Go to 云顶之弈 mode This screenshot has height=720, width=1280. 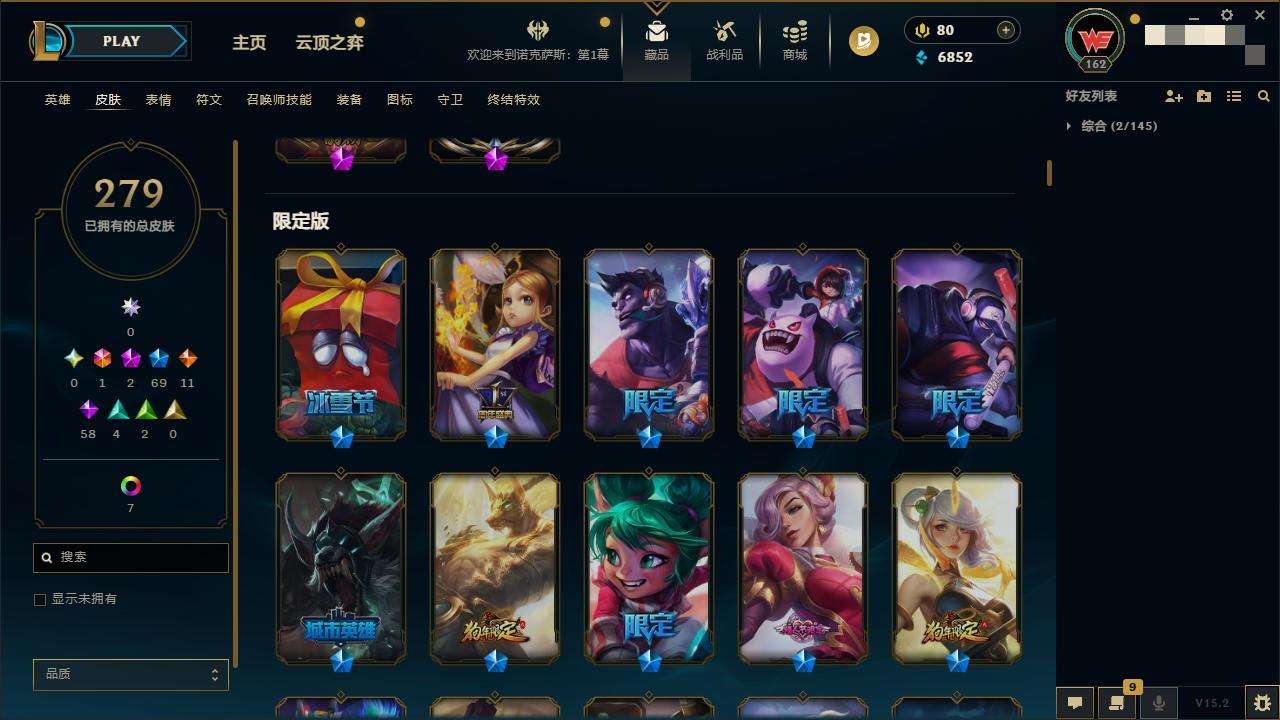(x=329, y=42)
